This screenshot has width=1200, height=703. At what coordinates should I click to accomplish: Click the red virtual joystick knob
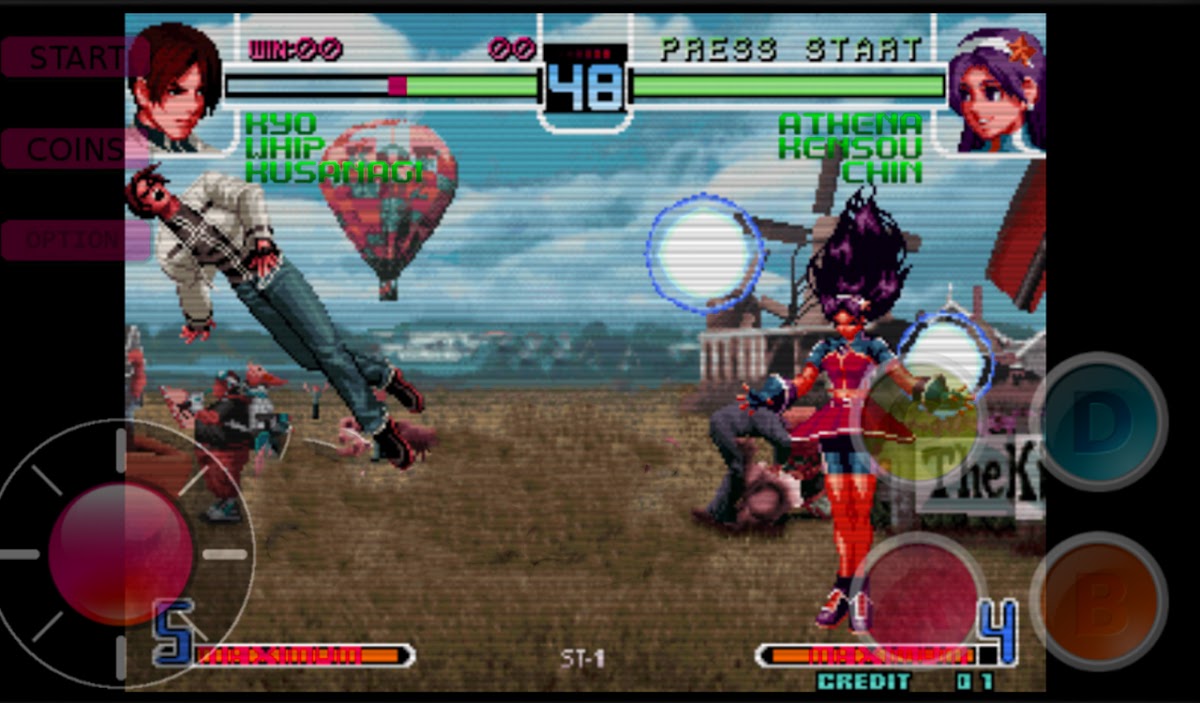(x=120, y=553)
